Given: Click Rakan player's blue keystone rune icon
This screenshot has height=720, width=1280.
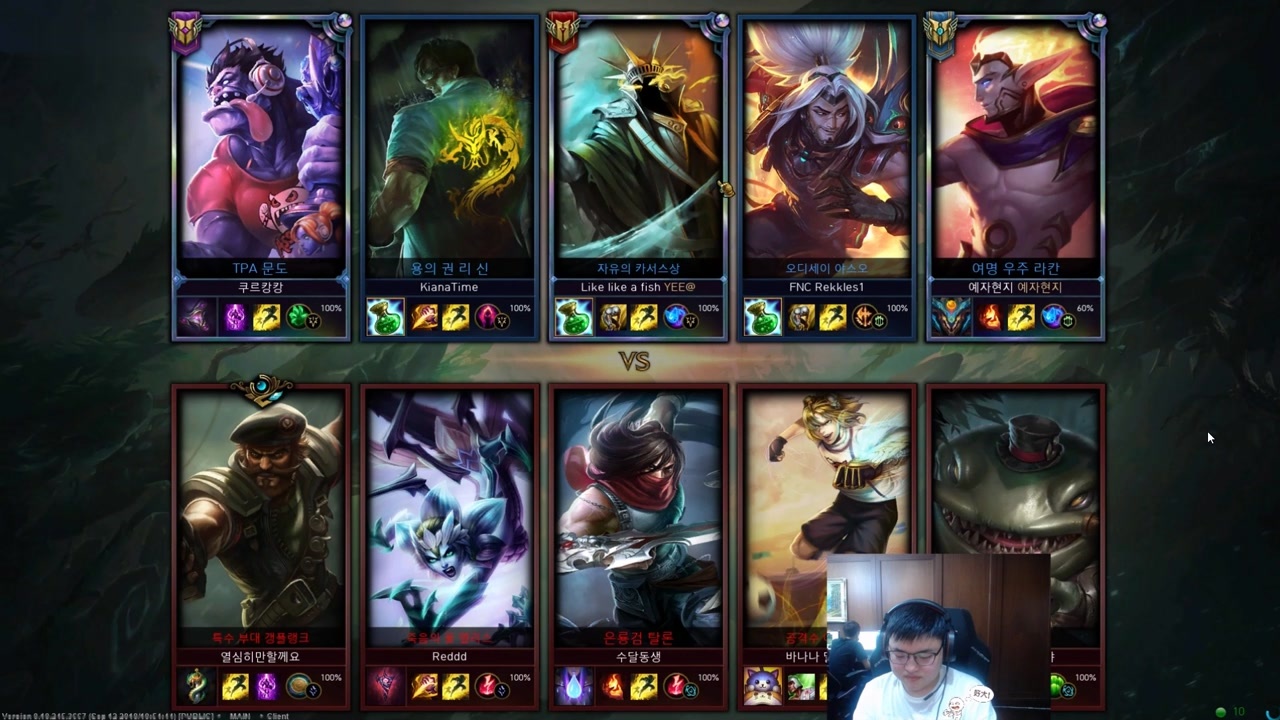Looking at the screenshot, I should coord(1053,318).
